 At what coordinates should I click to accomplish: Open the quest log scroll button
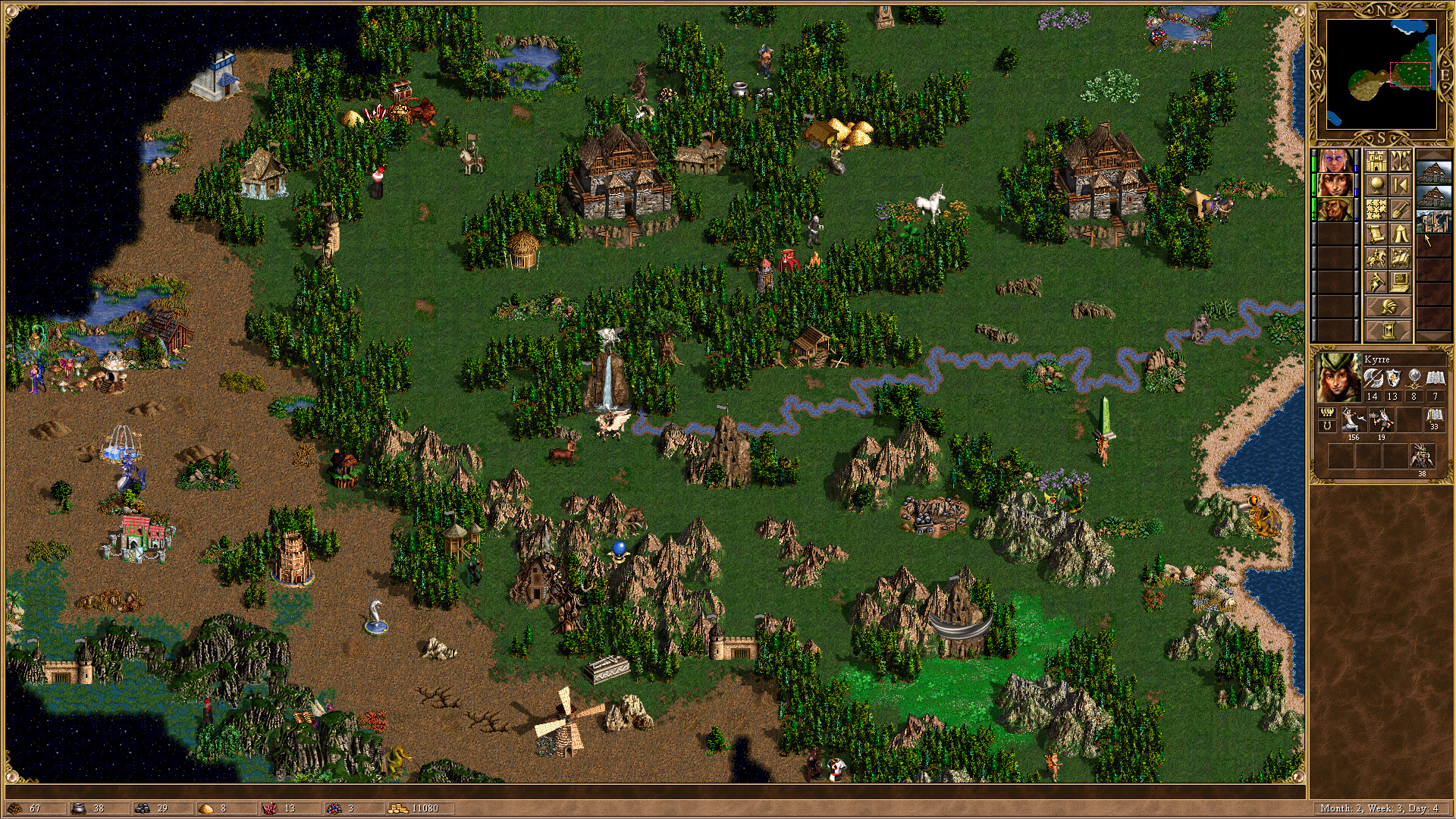coord(1376,234)
